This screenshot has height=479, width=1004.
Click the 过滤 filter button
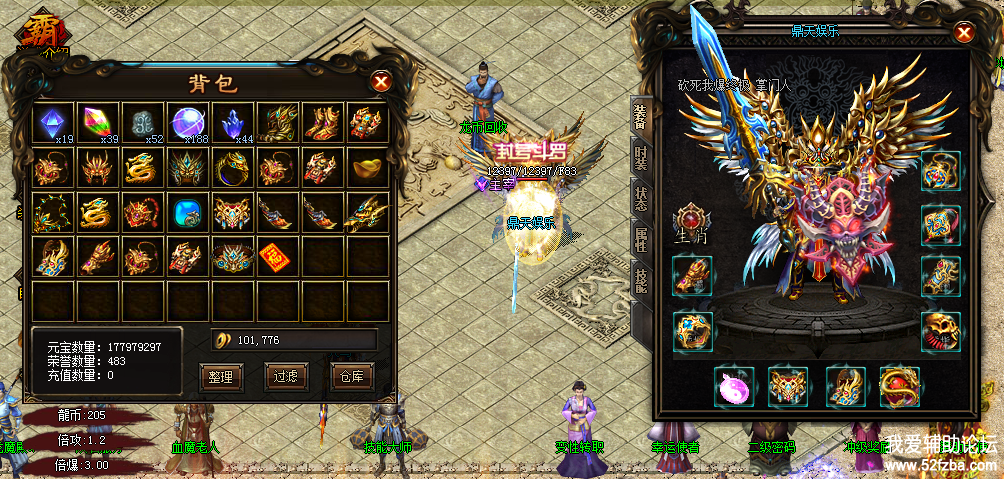(284, 376)
